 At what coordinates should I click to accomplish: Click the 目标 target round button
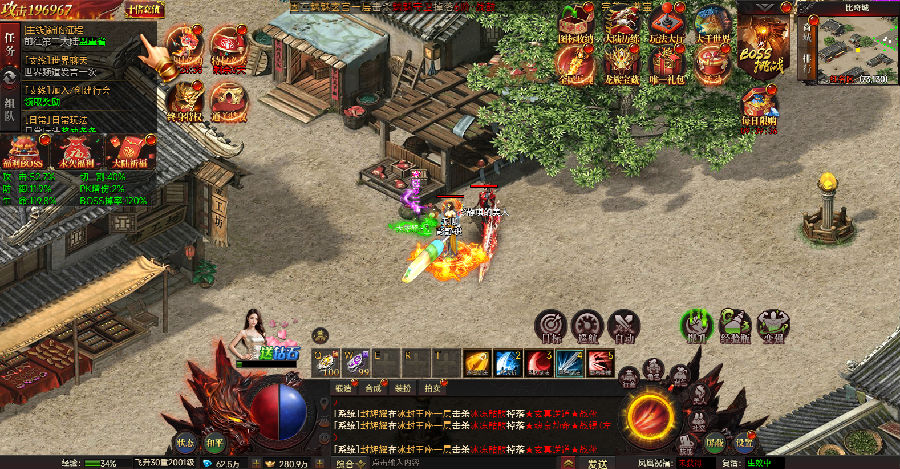(551, 325)
